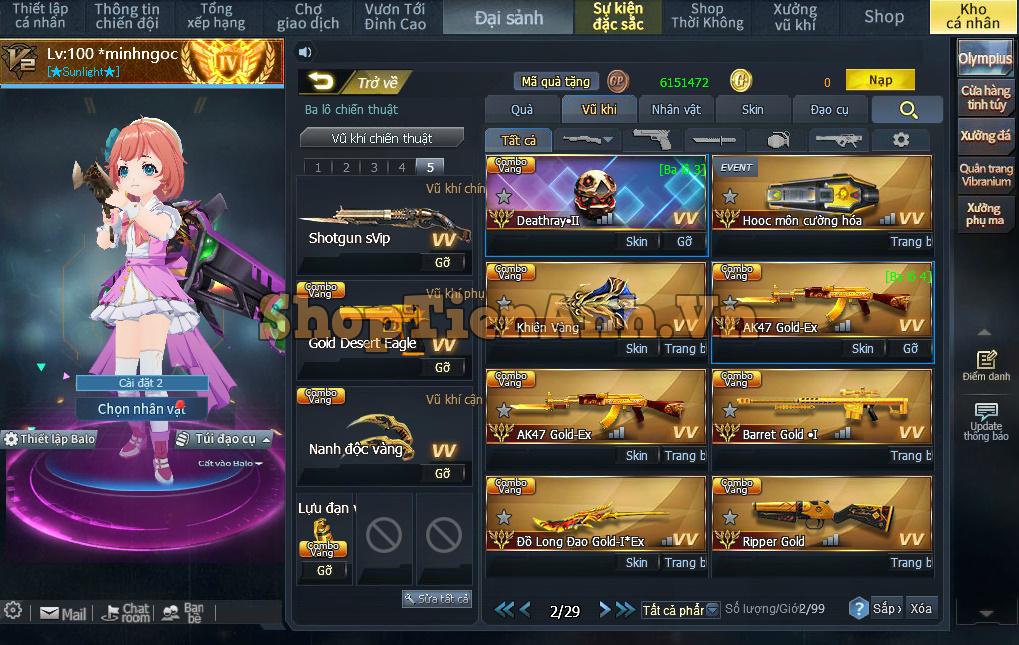Screen dimensions: 1019x645
Task: Click the yellow Nạp top-up button
Action: (880, 80)
